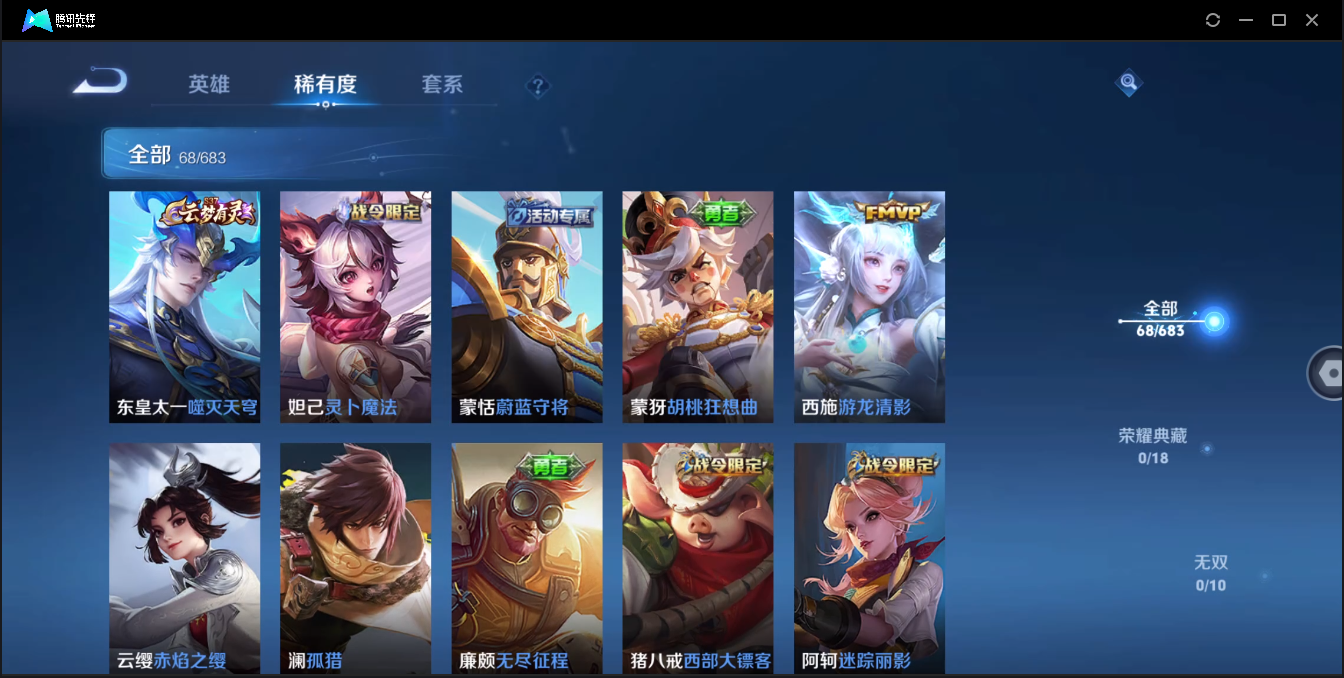
Task: Pick the 猪八戒 西部大镖客 skin card
Action: click(698, 558)
